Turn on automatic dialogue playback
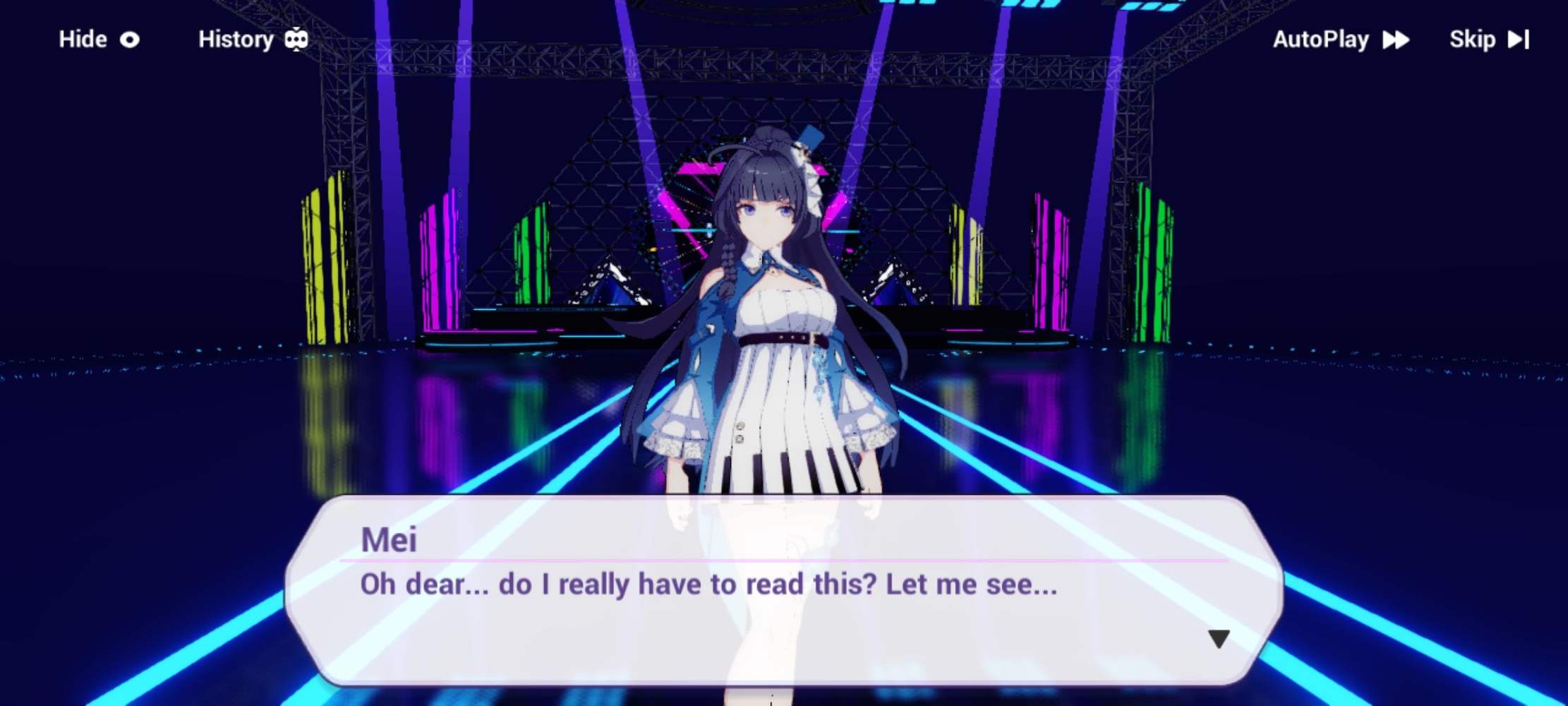Image resolution: width=1568 pixels, height=706 pixels. (1320, 41)
